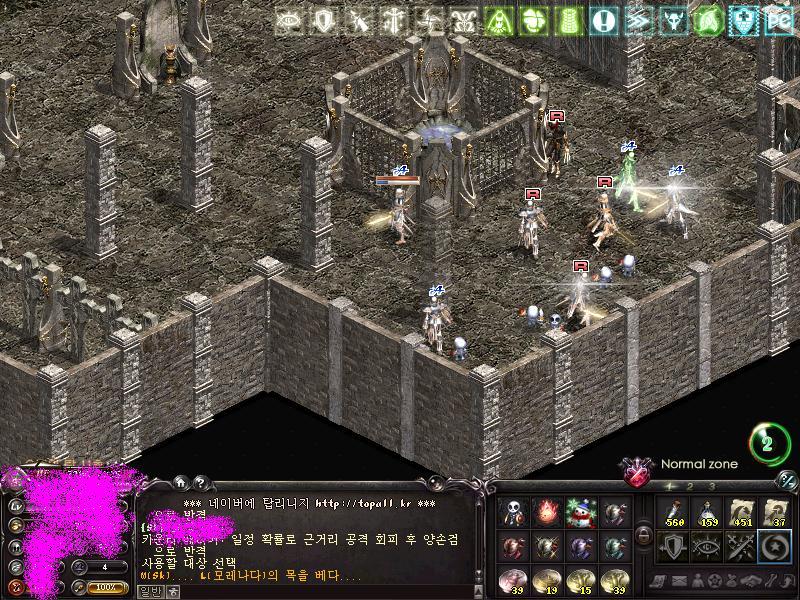Select the skull doll quickslot
Screen dimensions: 800x600
click(x=513, y=513)
